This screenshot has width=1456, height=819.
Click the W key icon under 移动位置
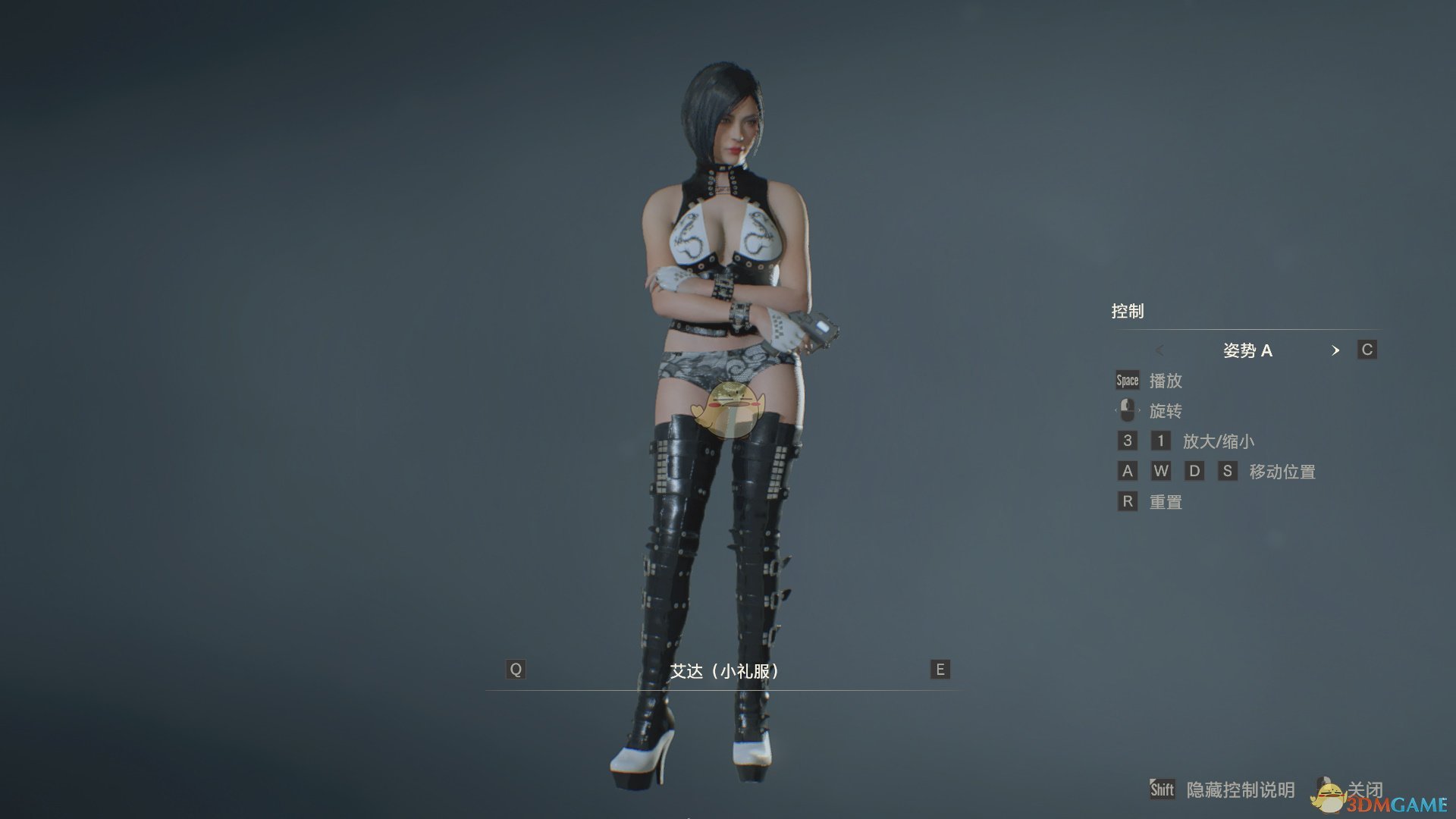[x=1161, y=471]
